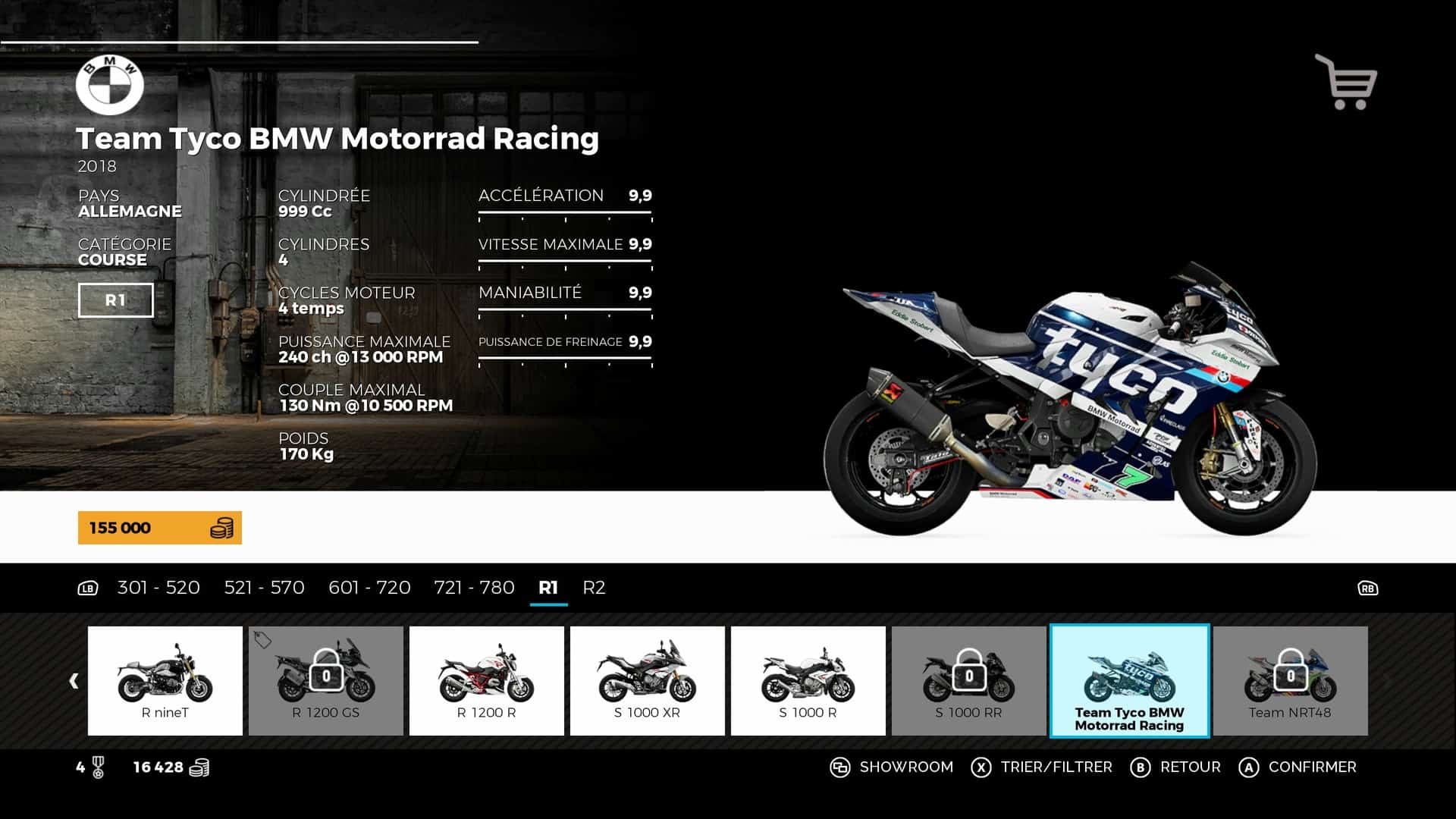The height and width of the screenshot is (819, 1456).
Task: Select the R nineT bike tile
Action: click(x=165, y=680)
